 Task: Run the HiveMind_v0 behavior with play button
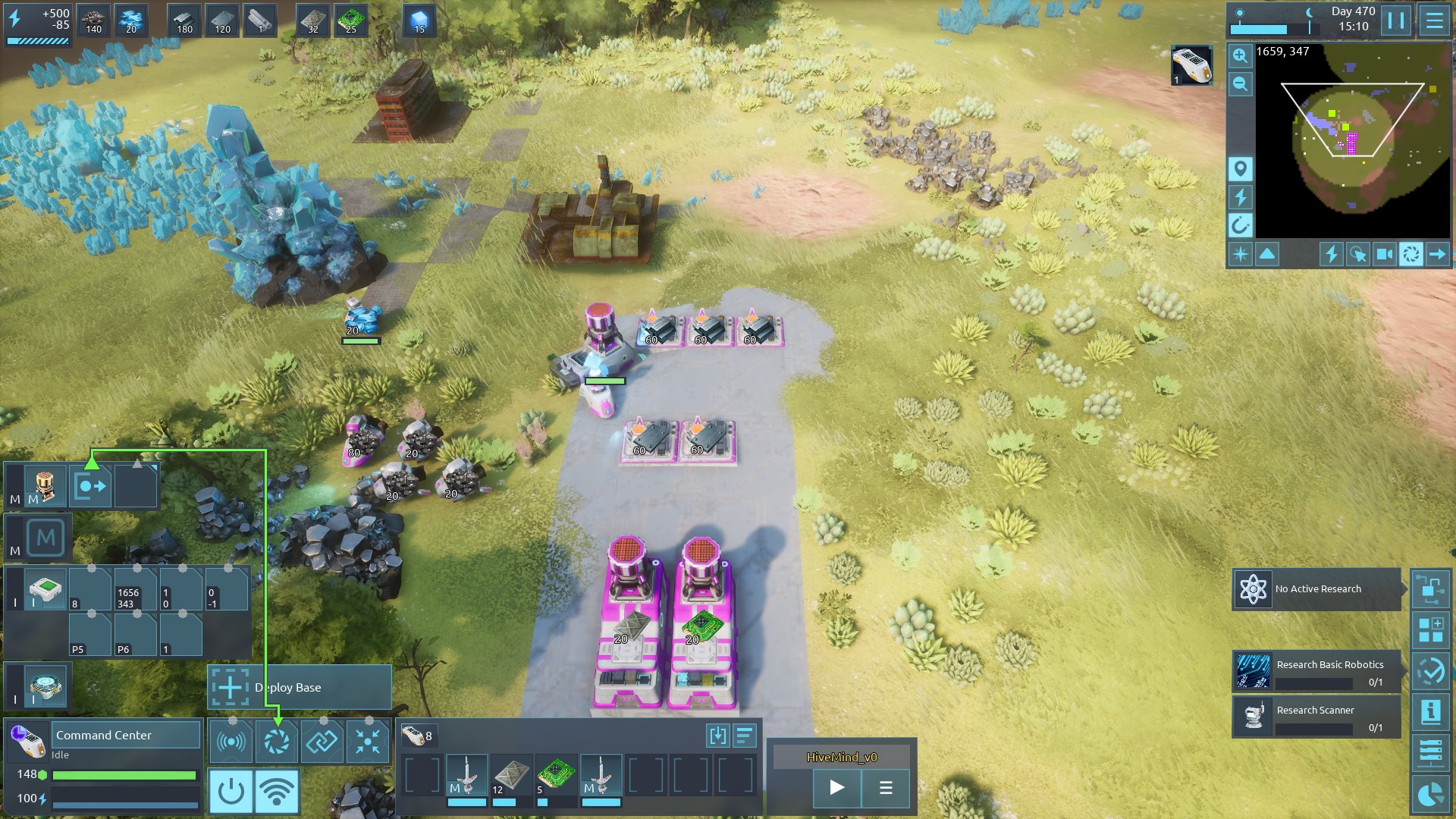836,787
